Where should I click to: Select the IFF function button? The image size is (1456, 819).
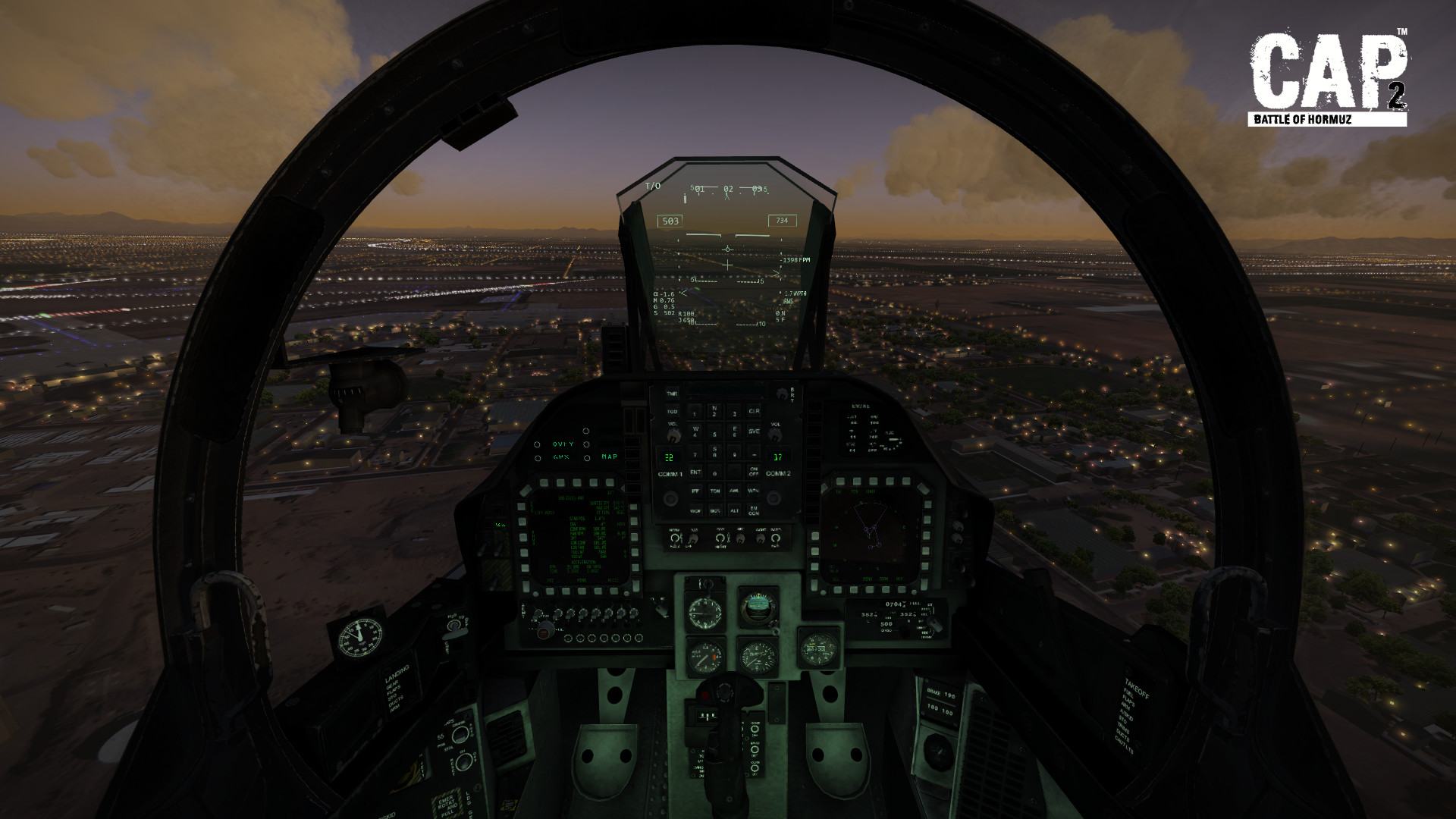tap(695, 491)
